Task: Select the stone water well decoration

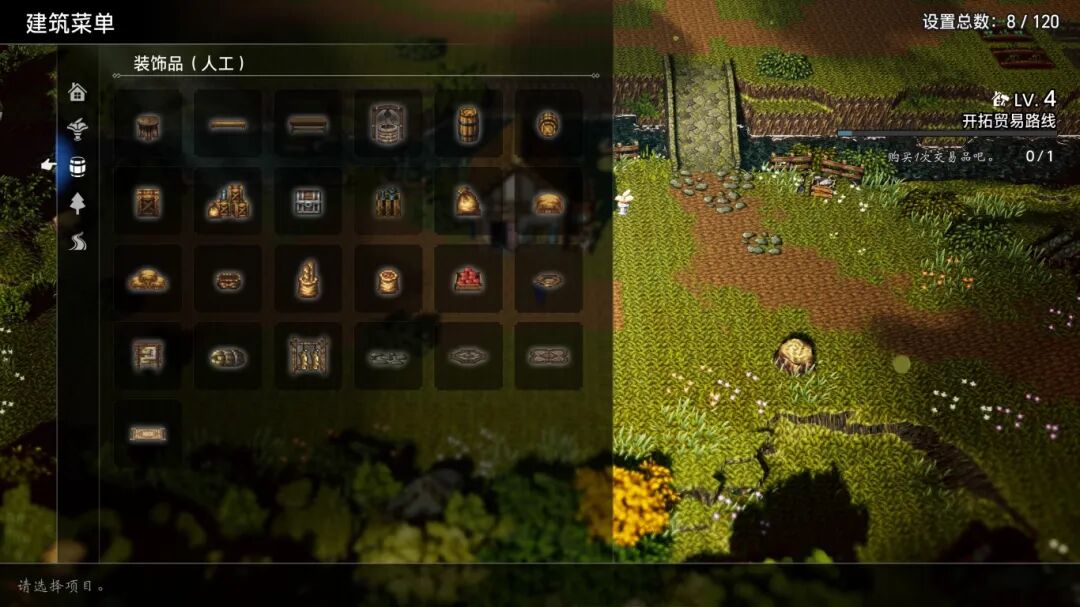Action: (388, 124)
